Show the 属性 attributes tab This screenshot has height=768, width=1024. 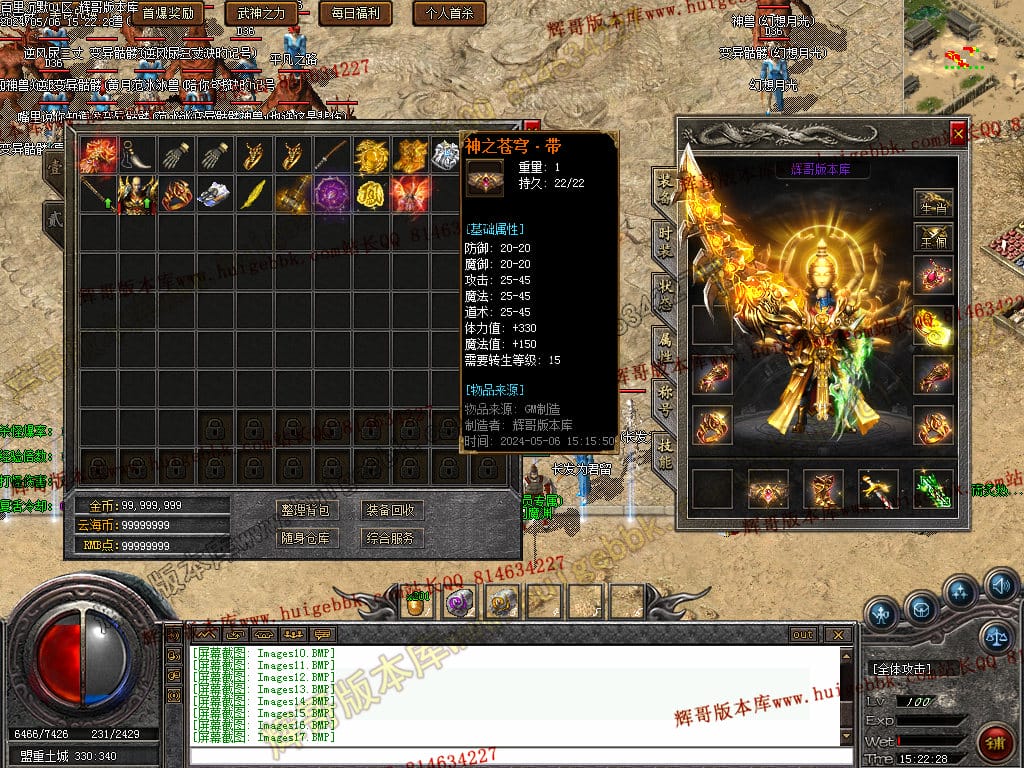point(665,345)
